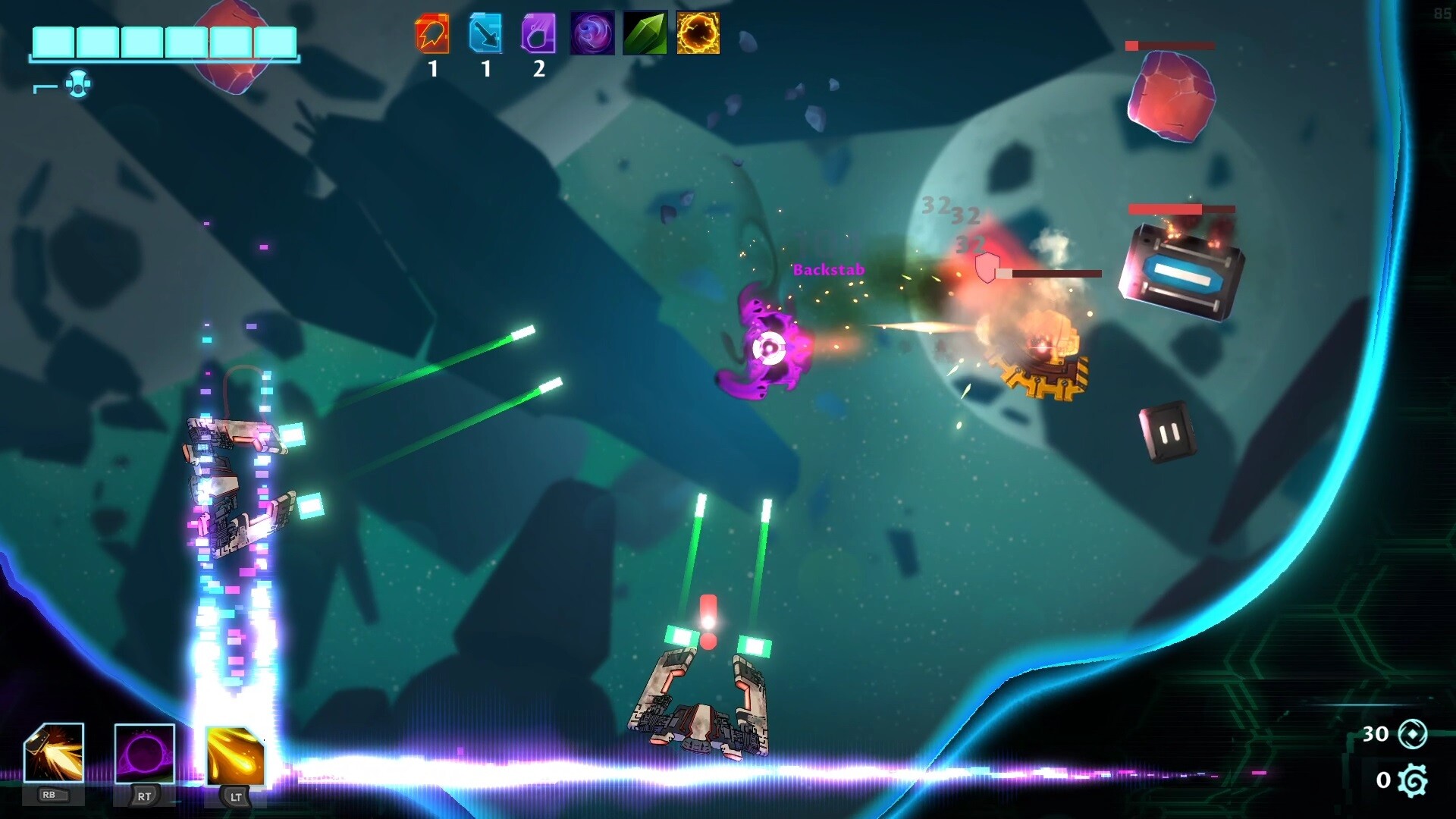
Task: Click the small ship status icon under the health bar
Action: tap(78, 83)
